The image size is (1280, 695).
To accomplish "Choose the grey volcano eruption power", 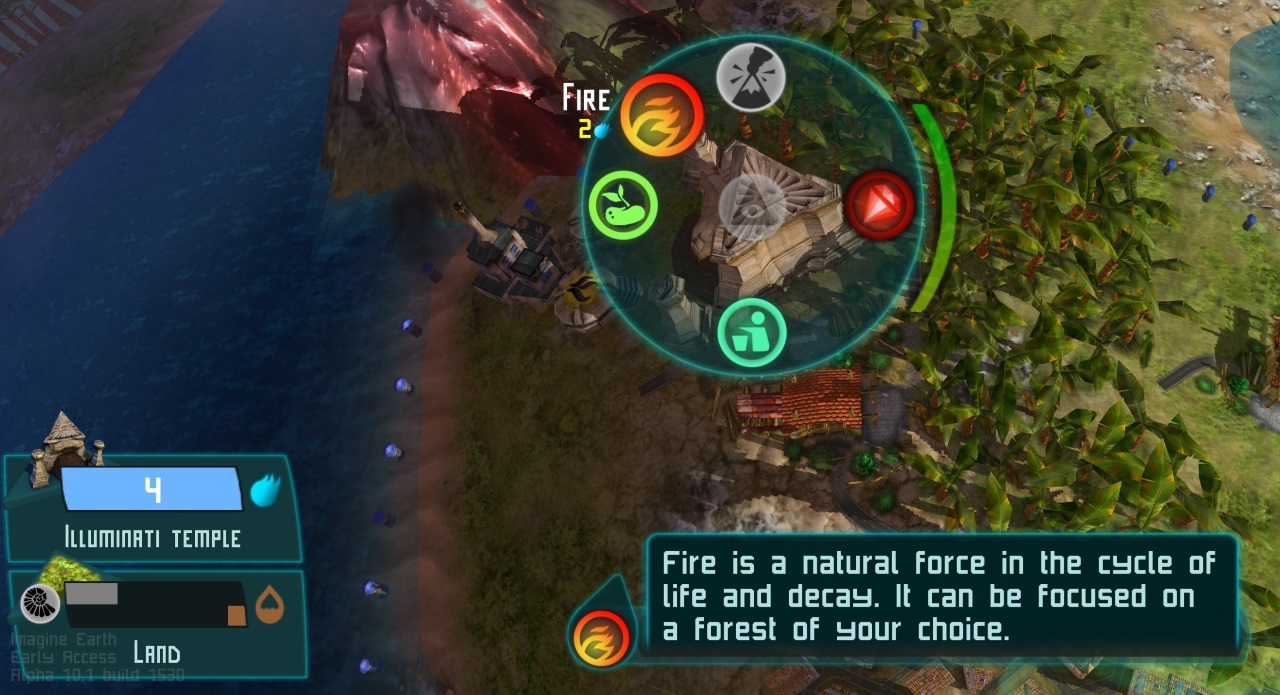I will click(751, 77).
